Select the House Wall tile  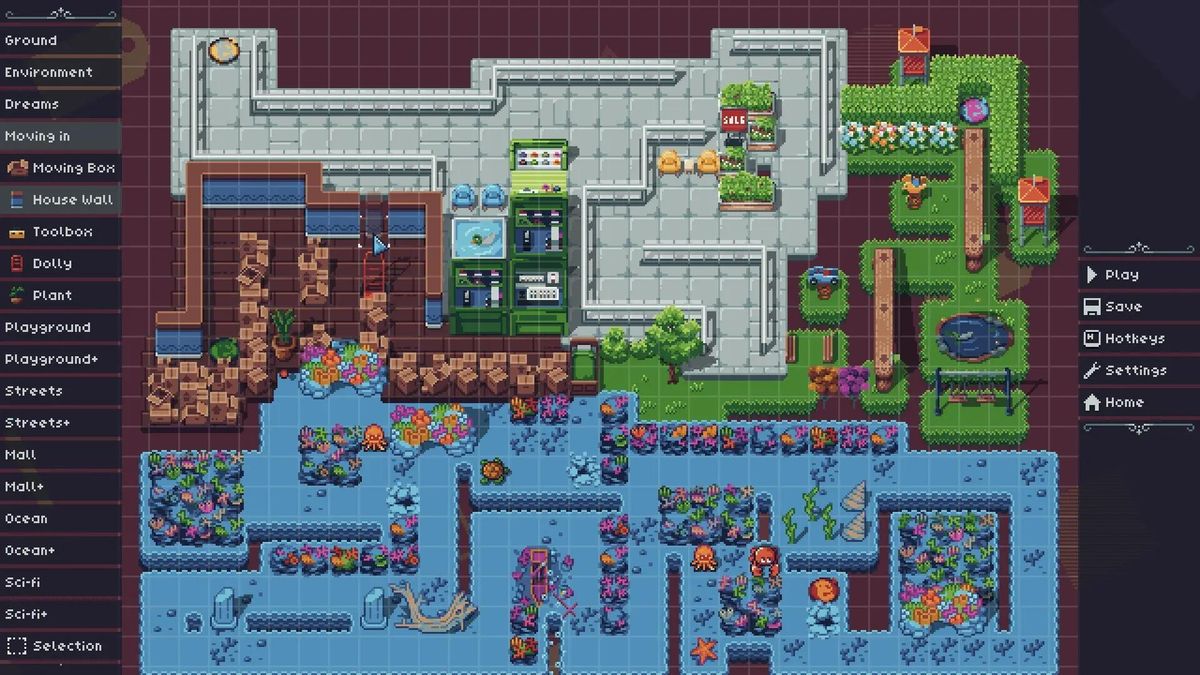click(x=72, y=200)
